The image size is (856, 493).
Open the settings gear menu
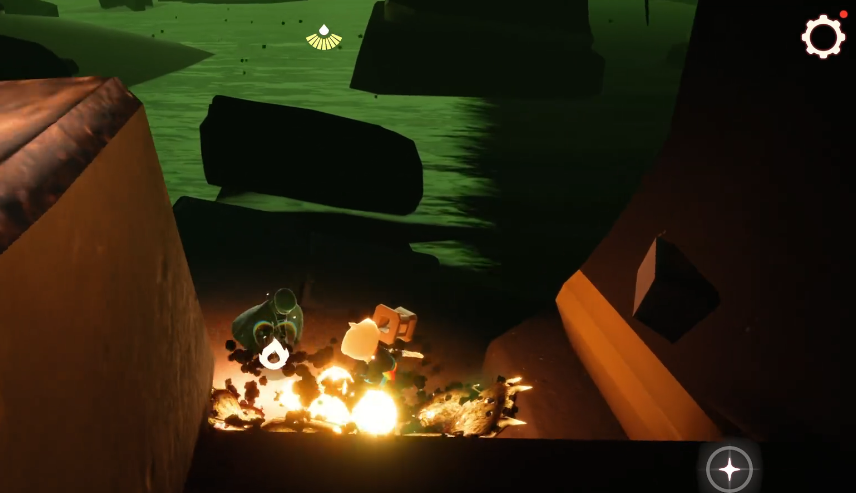coord(823,37)
